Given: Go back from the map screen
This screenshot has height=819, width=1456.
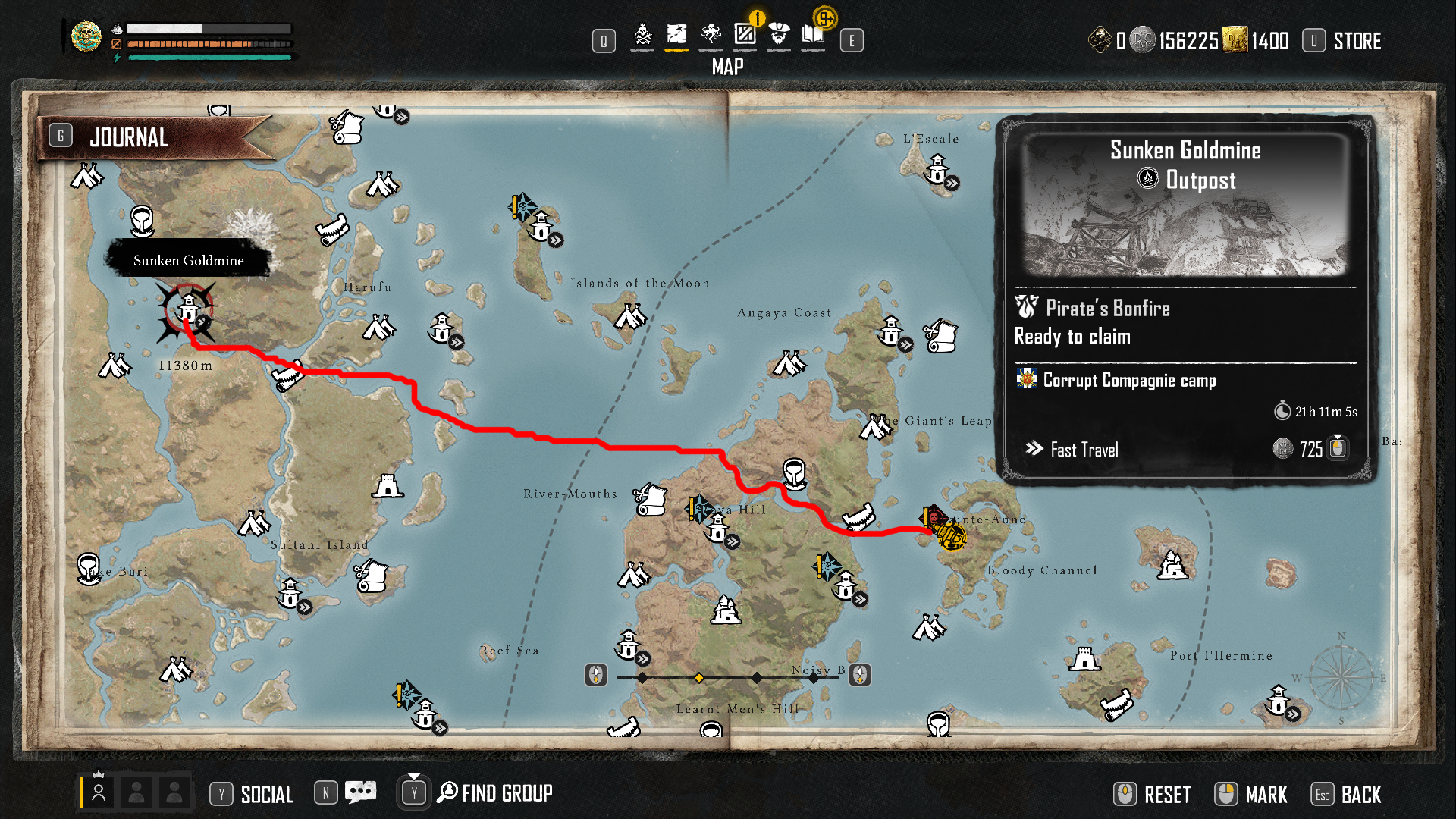Looking at the screenshot, I should click(1360, 794).
